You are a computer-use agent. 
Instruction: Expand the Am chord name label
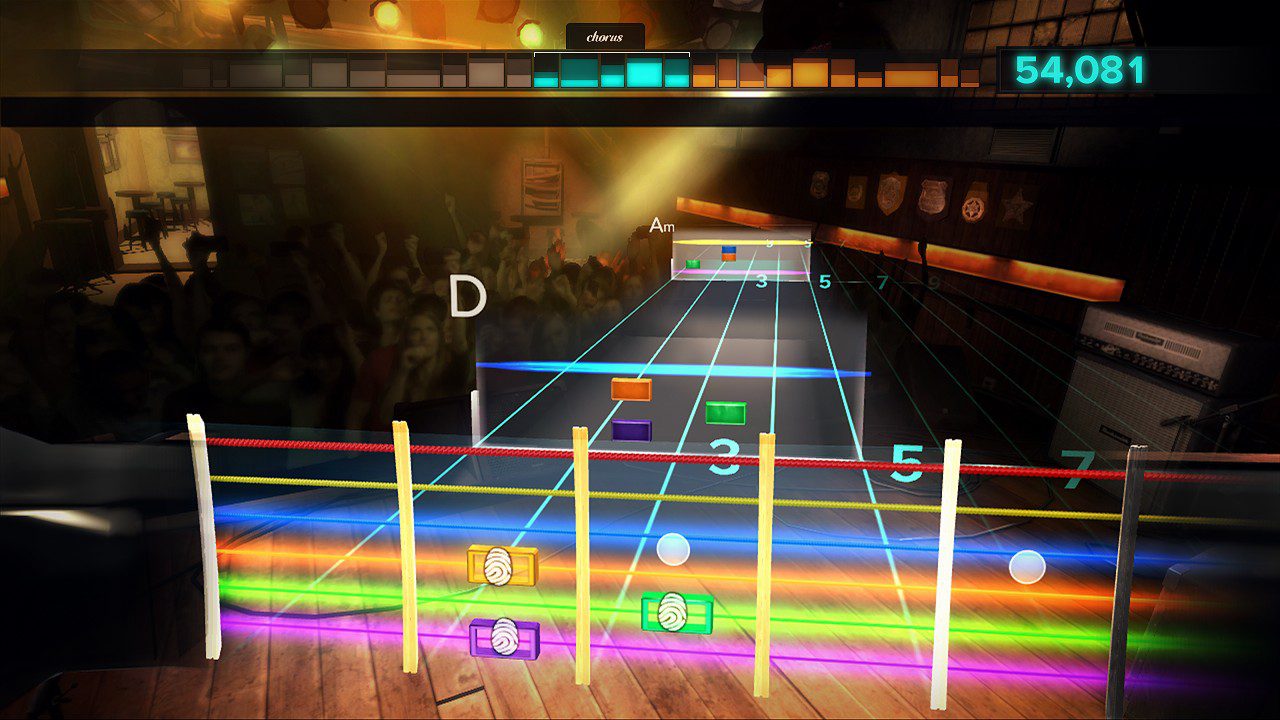[x=662, y=226]
